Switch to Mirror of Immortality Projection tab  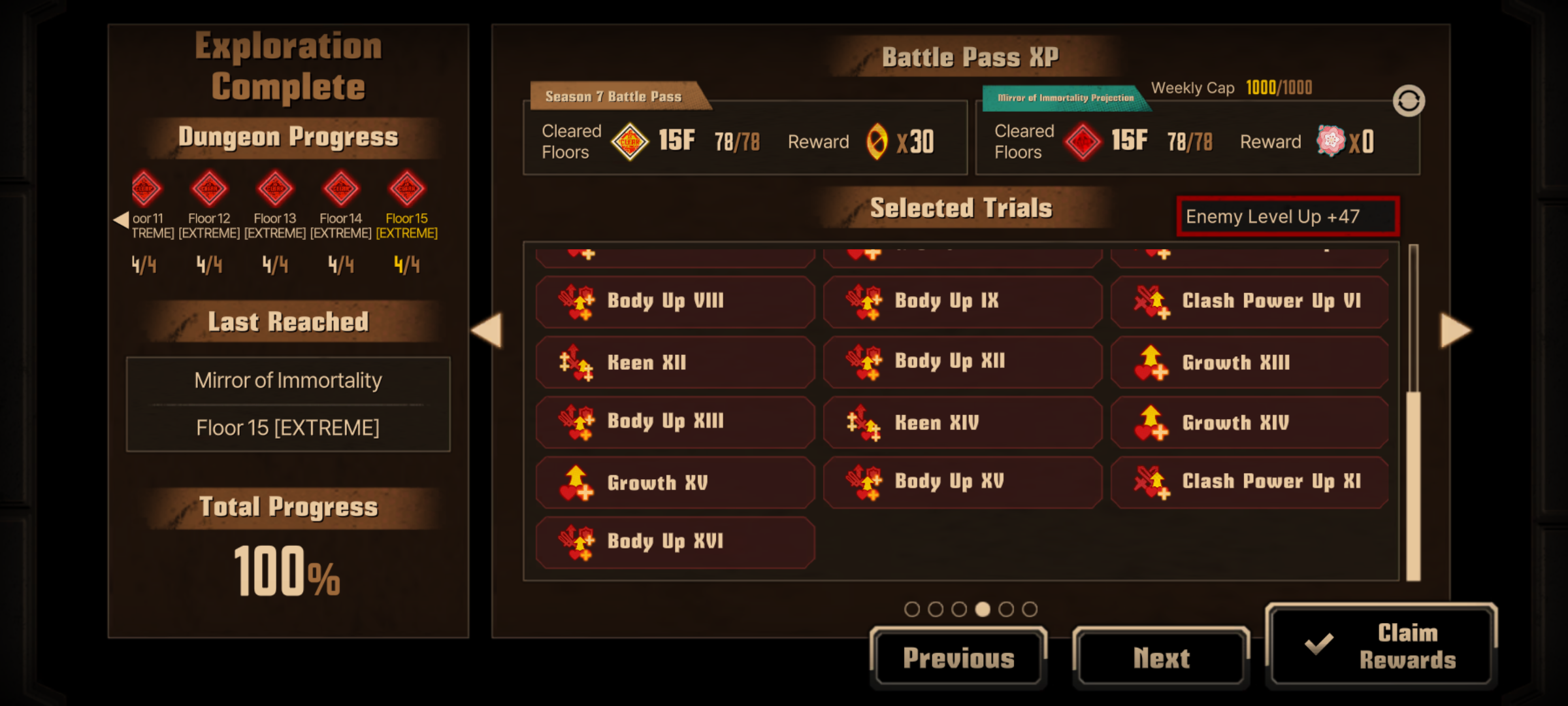click(1065, 98)
